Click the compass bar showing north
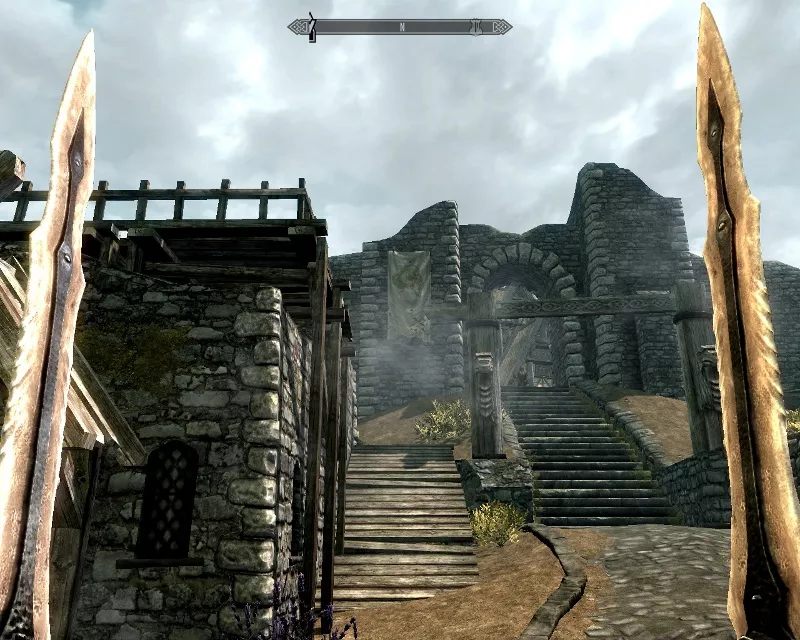The image size is (800, 640). coord(400,27)
